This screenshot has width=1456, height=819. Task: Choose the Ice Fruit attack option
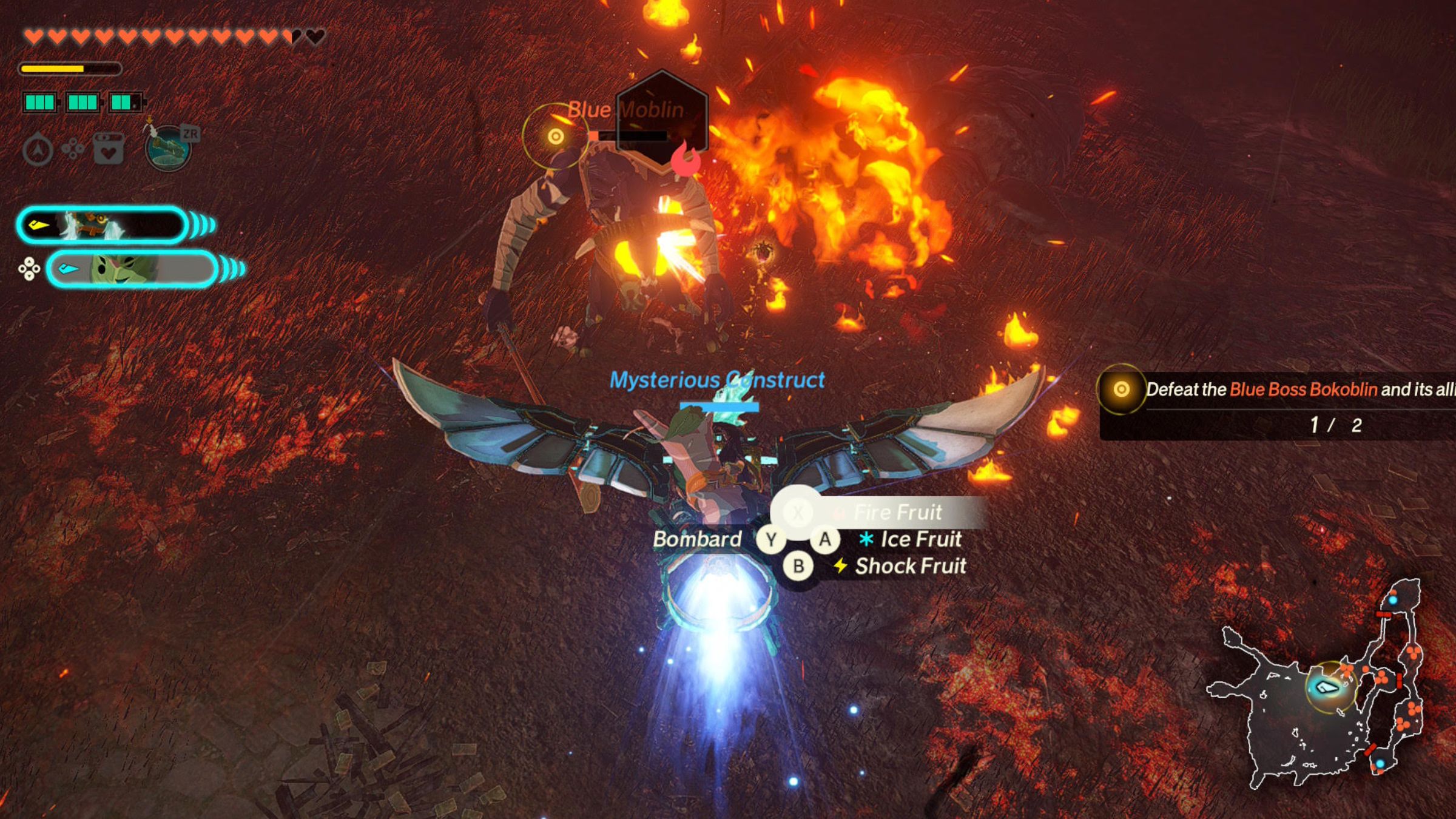coord(920,539)
